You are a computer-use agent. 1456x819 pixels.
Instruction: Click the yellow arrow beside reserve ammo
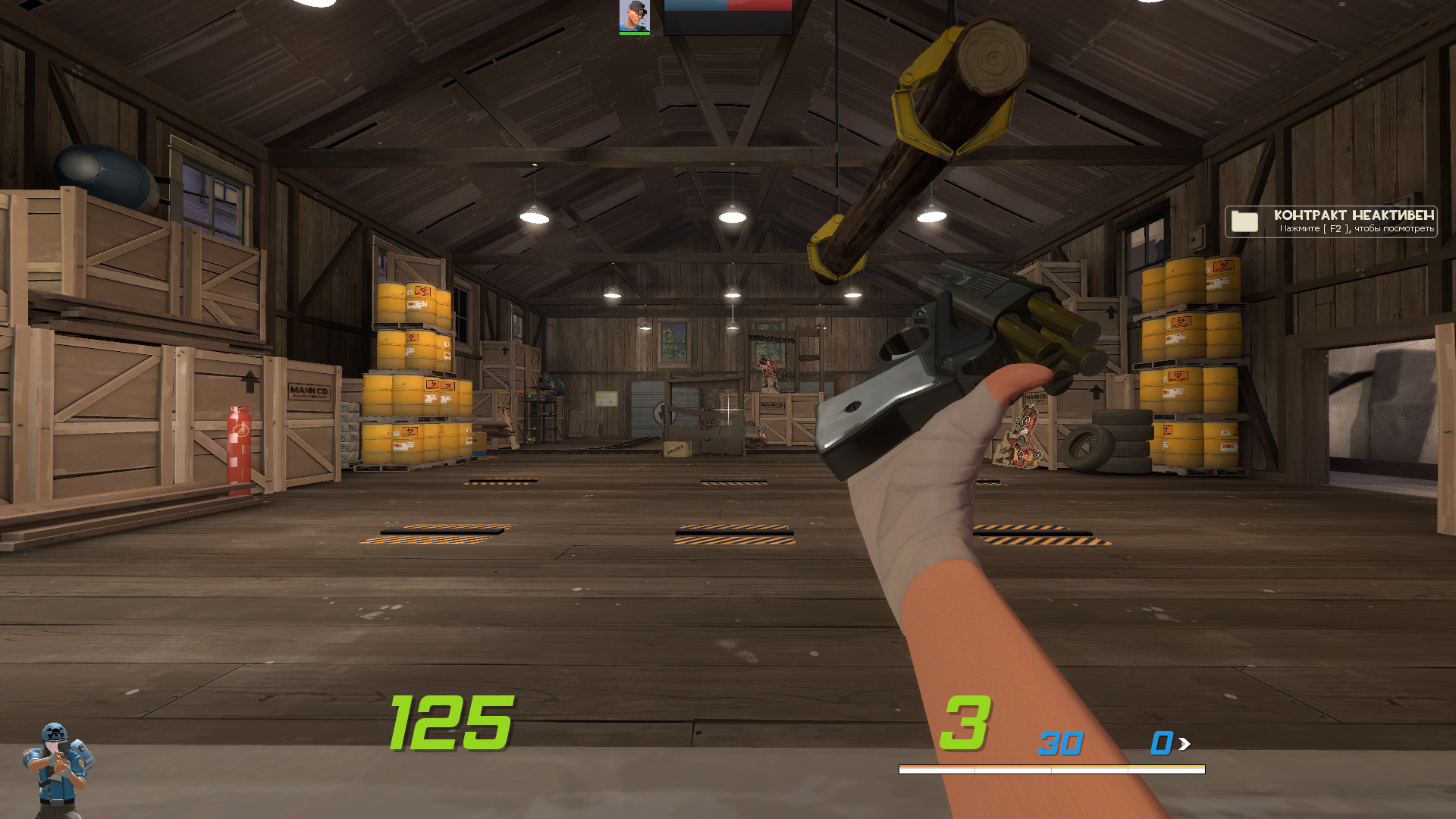[x=1183, y=745]
